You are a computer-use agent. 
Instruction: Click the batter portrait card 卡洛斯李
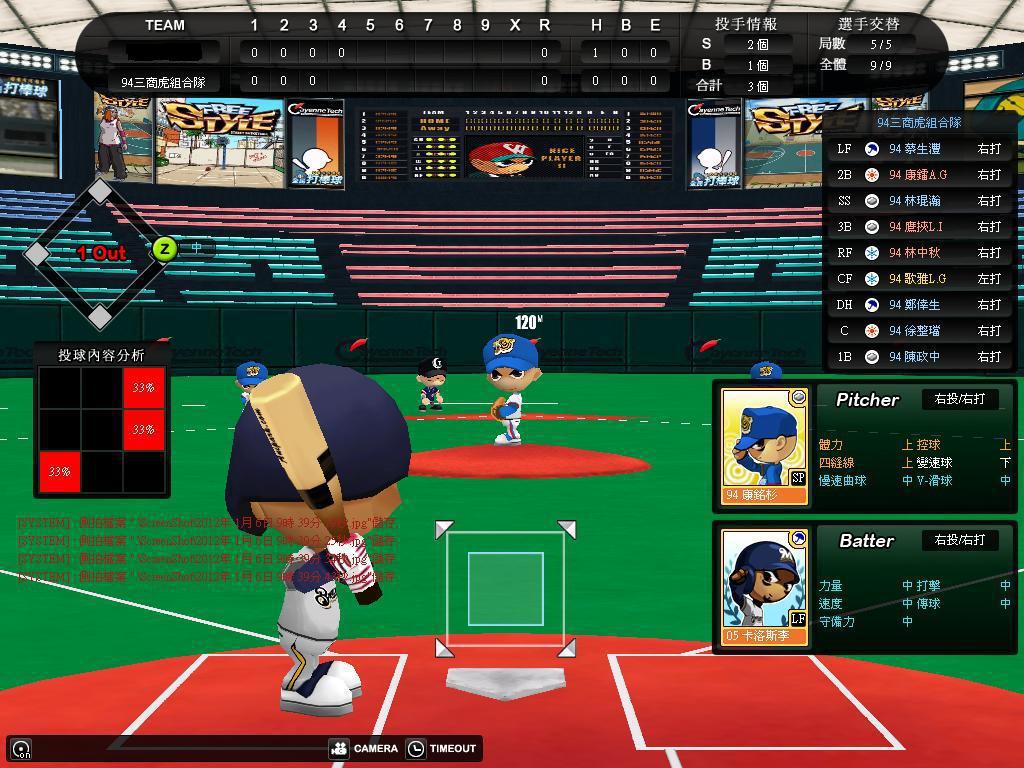(x=764, y=586)
